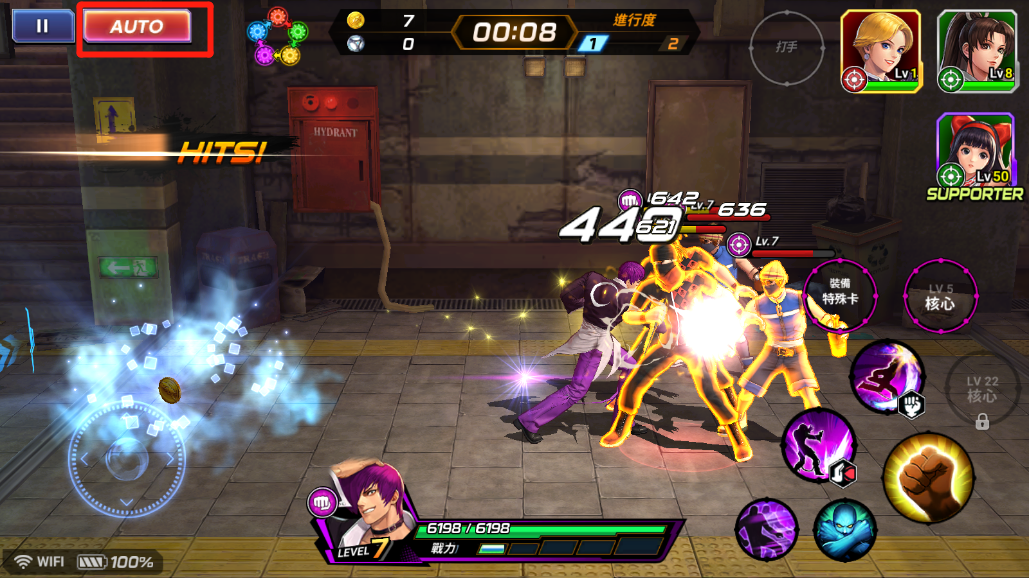Screen dimensions: 1029x578
Task: Call the Lv 50 SUPPORTER character
Action: pos(975,151)
